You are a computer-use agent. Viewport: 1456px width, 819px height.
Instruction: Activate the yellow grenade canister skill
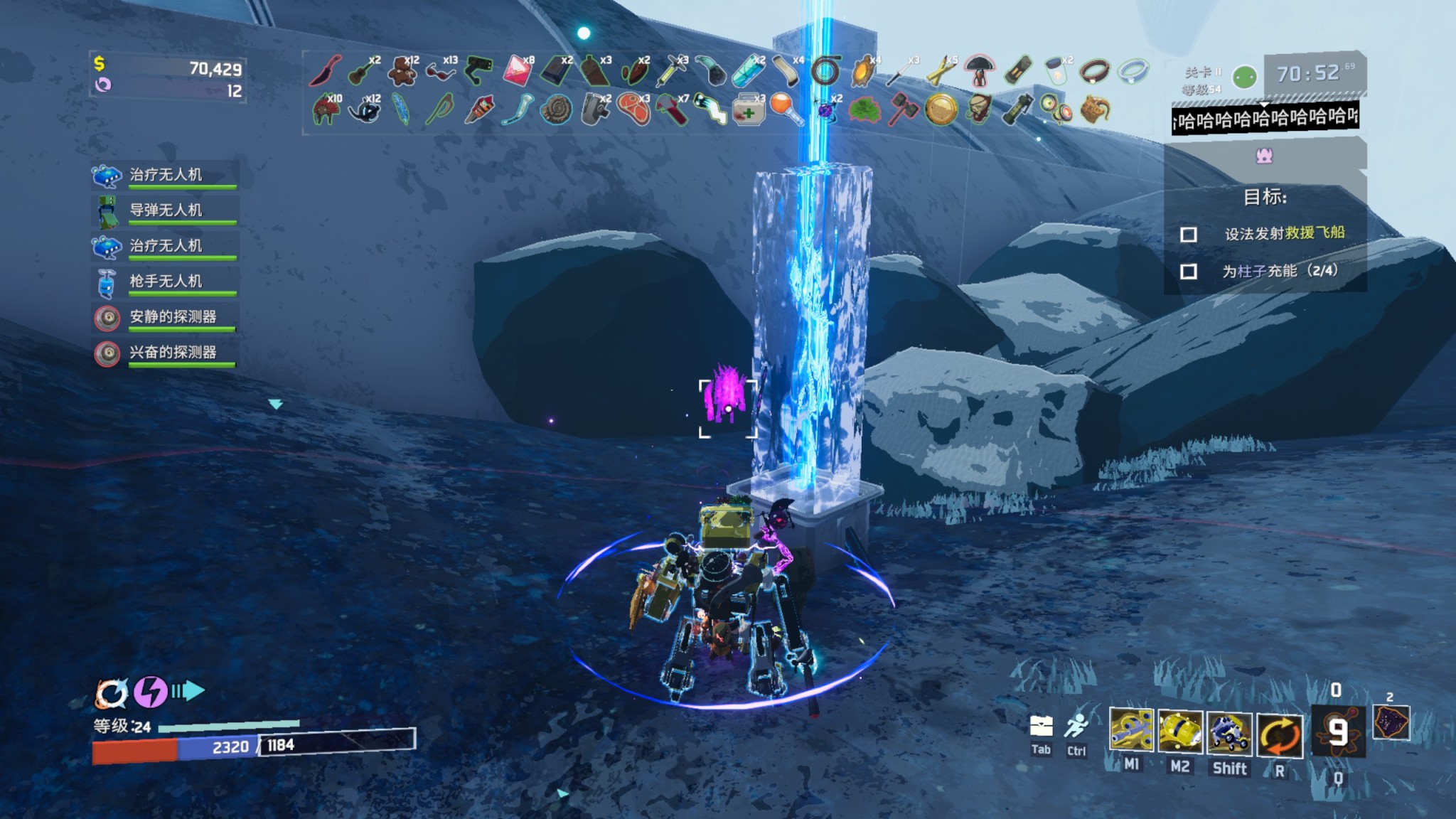[x=1180, y=731]
